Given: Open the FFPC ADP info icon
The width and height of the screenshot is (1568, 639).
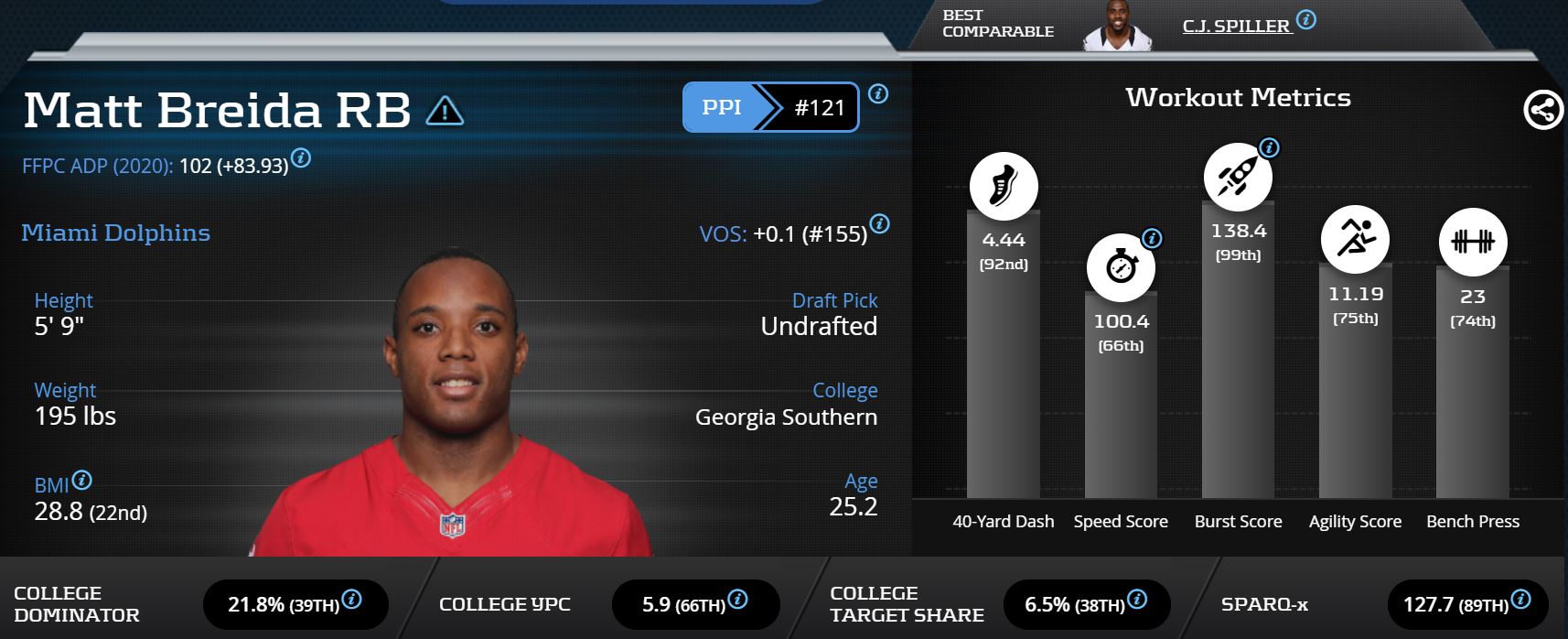Looking at the screenshot, I should (301, 157).
